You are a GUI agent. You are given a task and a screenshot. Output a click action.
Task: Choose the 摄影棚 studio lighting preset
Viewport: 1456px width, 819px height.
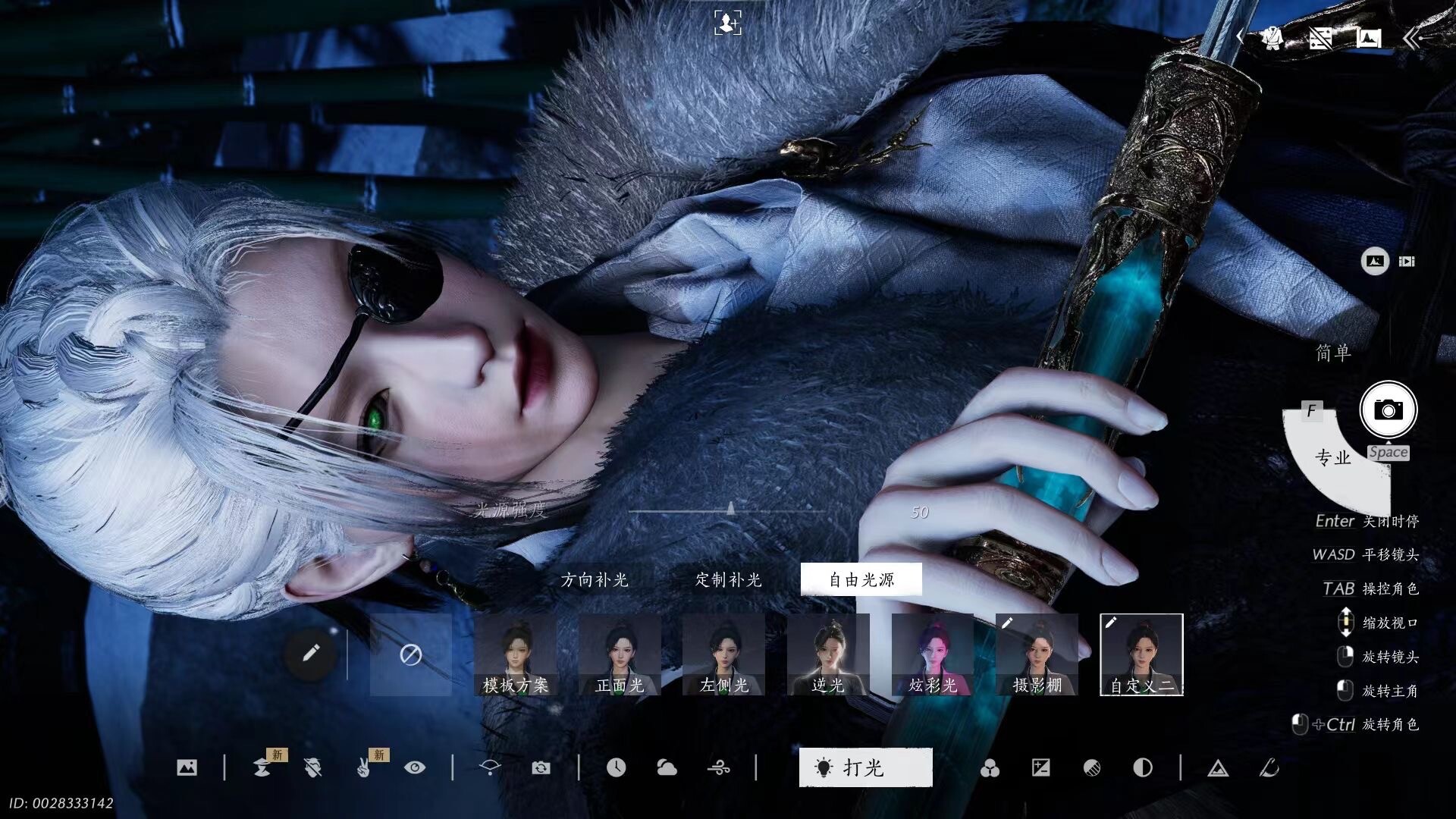coord(1037,655)
